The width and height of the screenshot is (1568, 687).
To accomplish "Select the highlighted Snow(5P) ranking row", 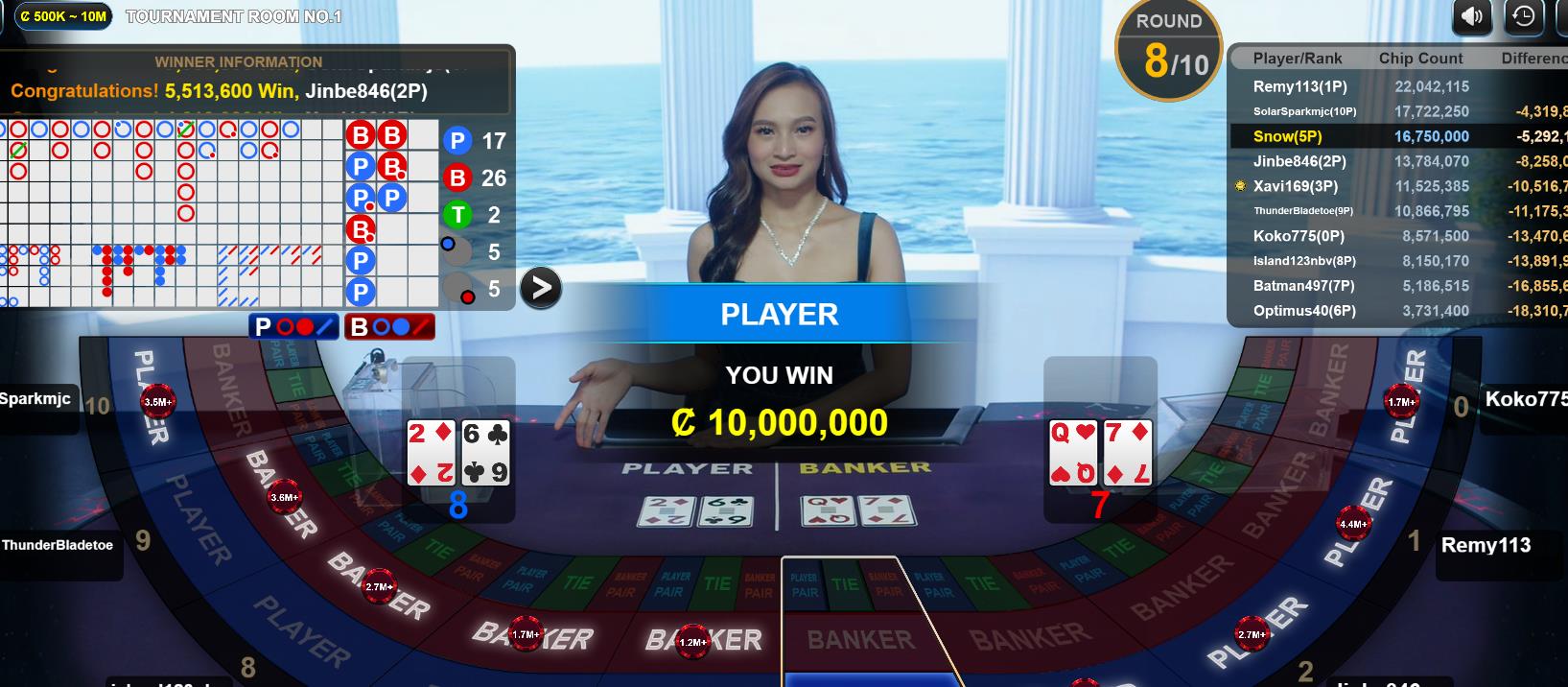I will tap(1287, 136).
